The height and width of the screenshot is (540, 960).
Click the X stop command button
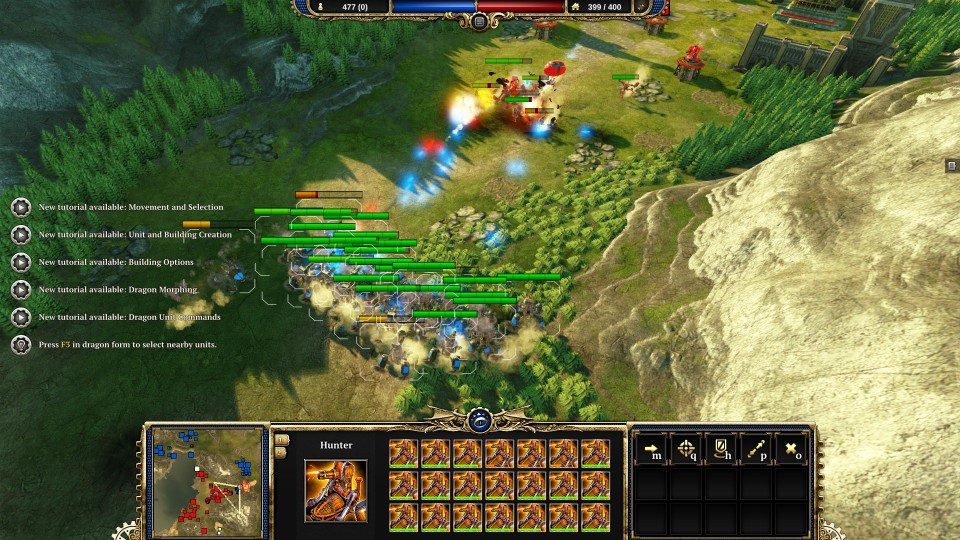pos(791,450)
